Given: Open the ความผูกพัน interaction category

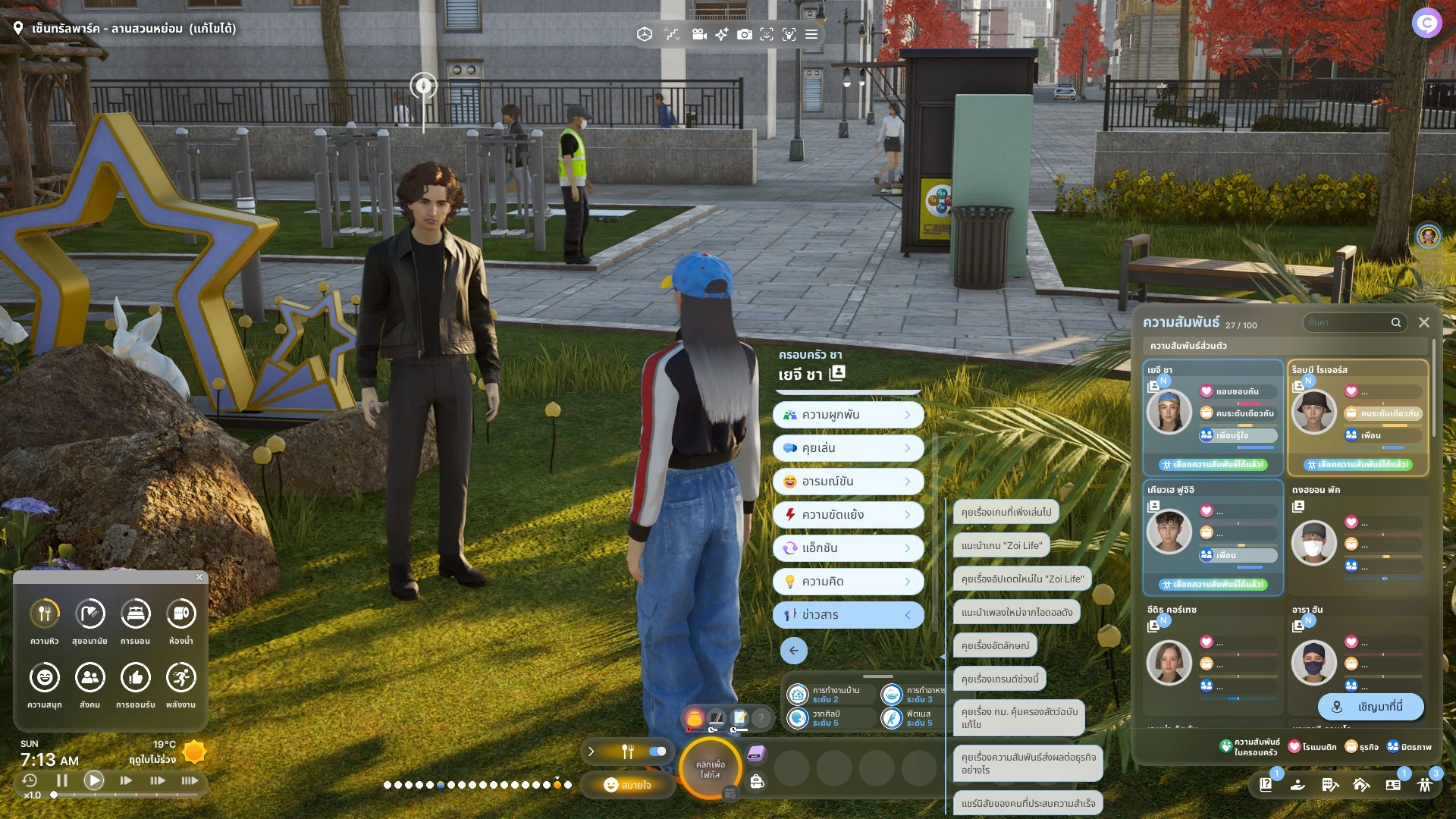Looking at the screenshot, I should pyautogui.click(x=848, y=415).
